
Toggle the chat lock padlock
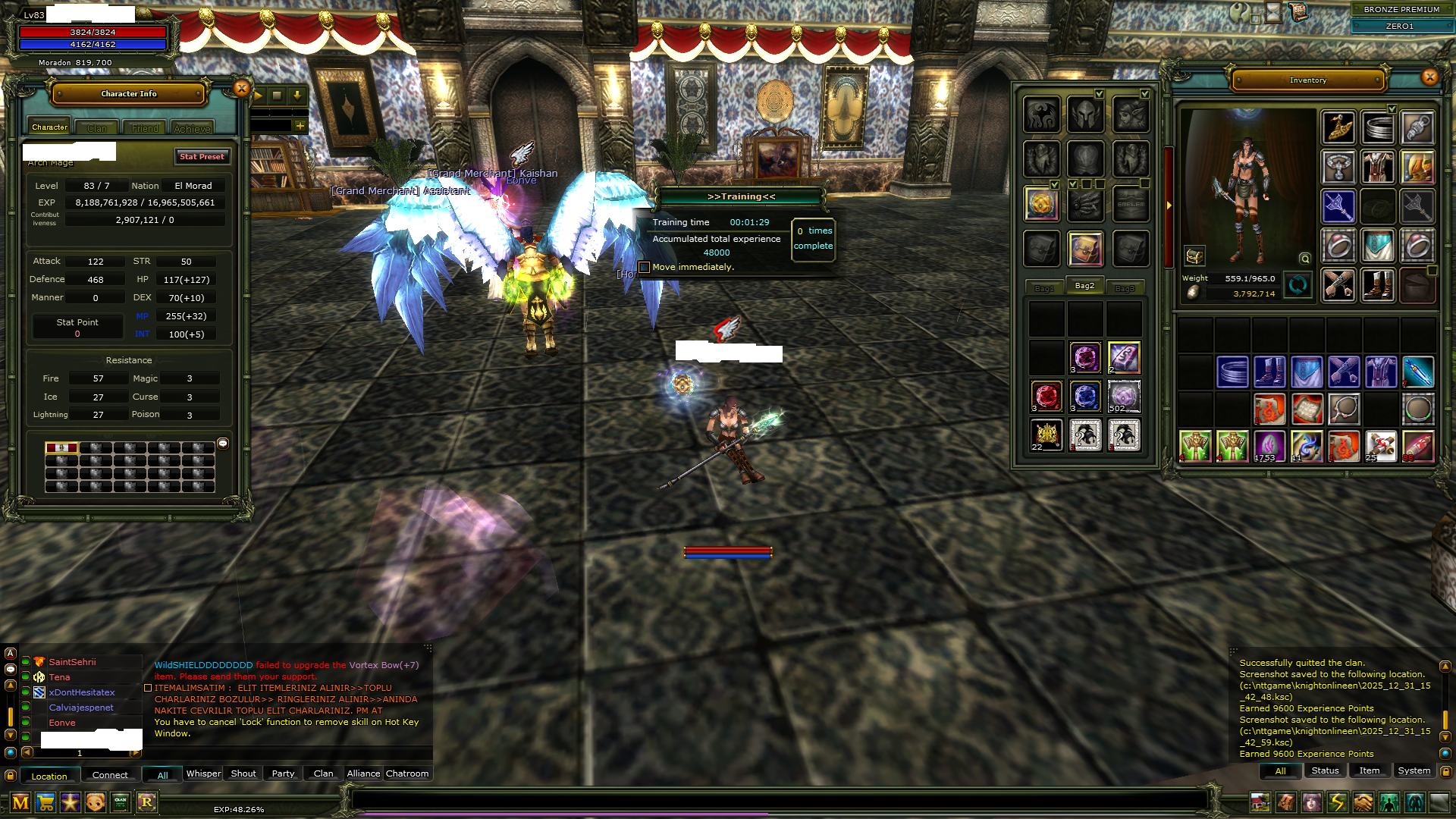pyautogui.click(x=10, y=776)
